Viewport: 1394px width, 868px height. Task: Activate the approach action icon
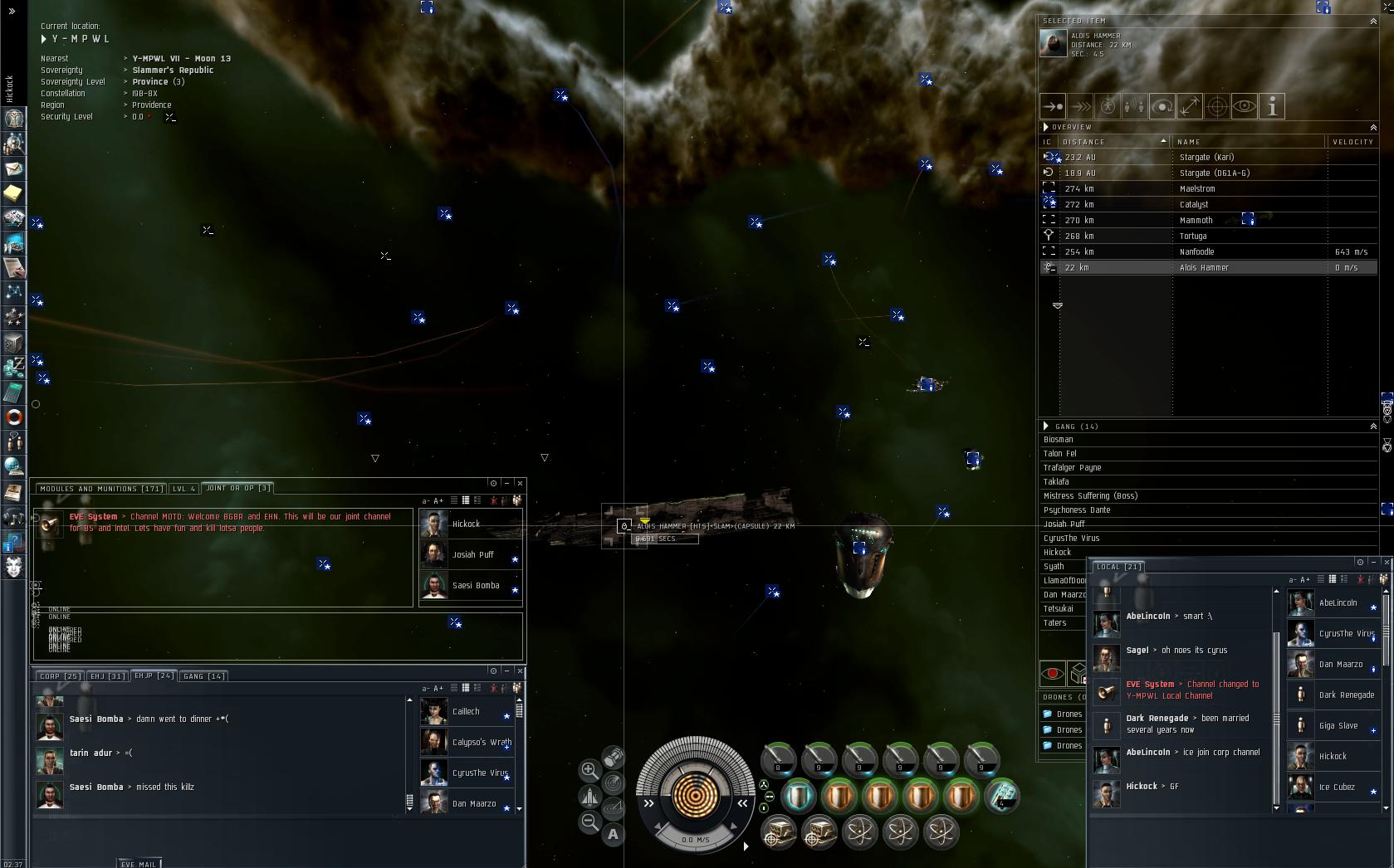pos(1053,106)
